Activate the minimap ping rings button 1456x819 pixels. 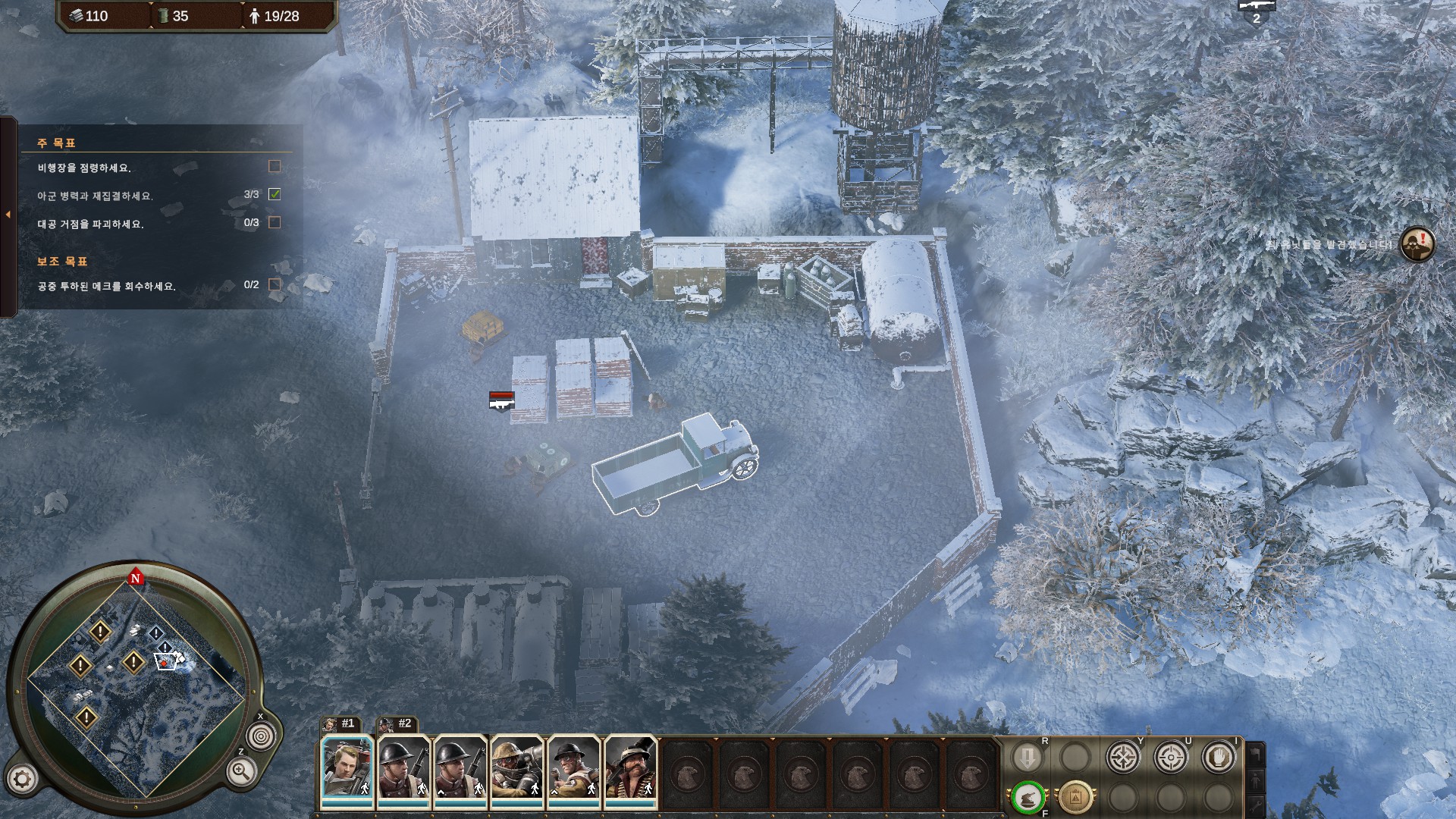tap(261, 736)
